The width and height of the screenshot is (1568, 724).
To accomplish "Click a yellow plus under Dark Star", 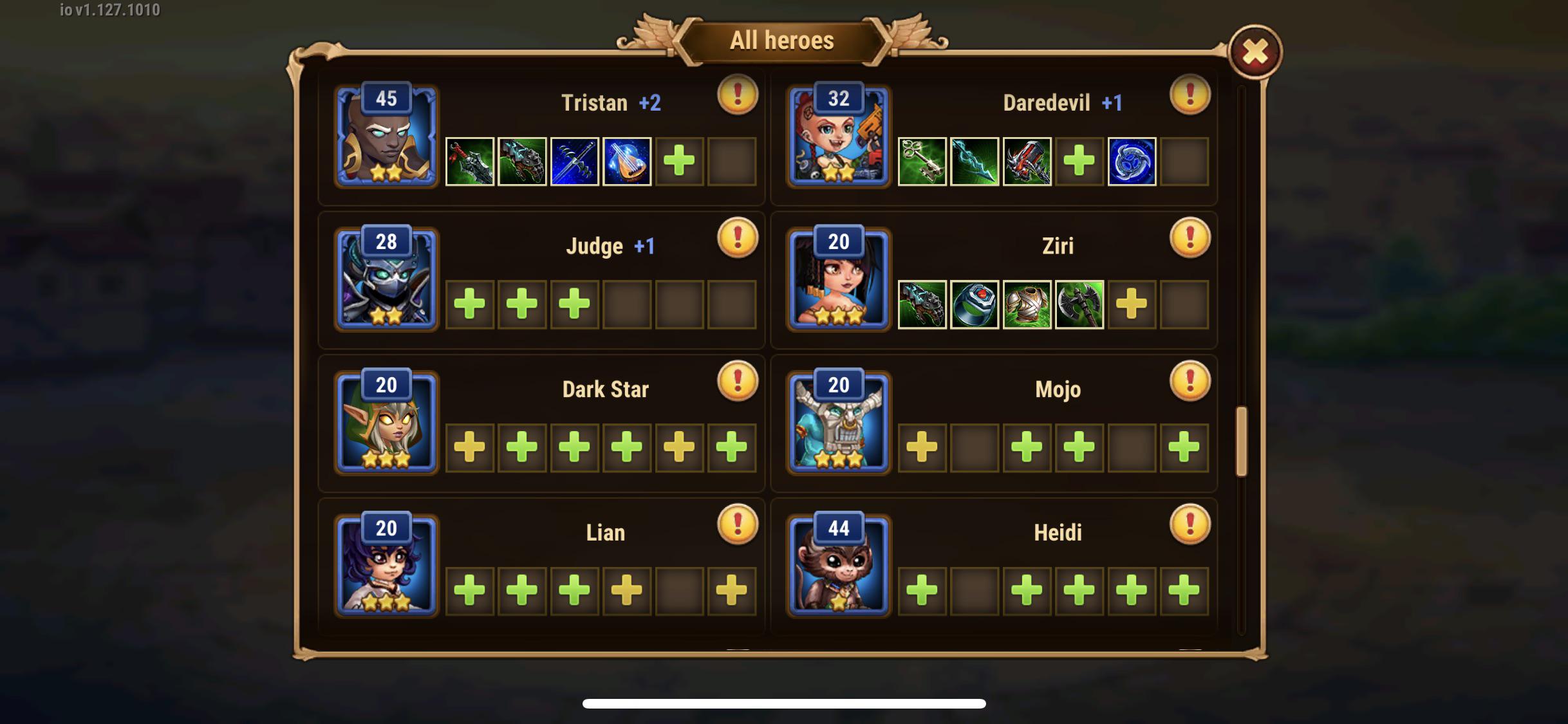I will point(469,449).
